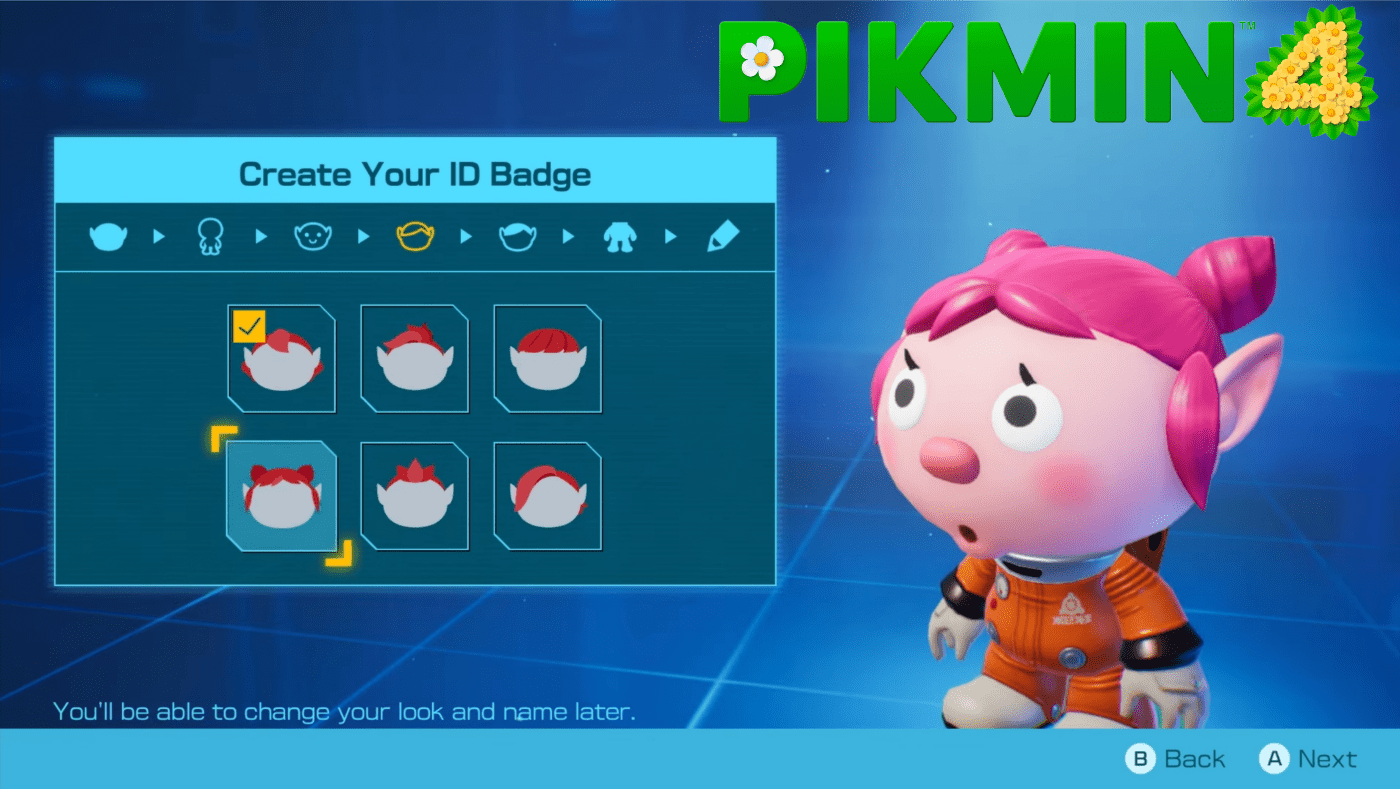This screenshot has height=789, width=1400.
Task: Open the pencil name-editing step icon
Action: [722, 235]
